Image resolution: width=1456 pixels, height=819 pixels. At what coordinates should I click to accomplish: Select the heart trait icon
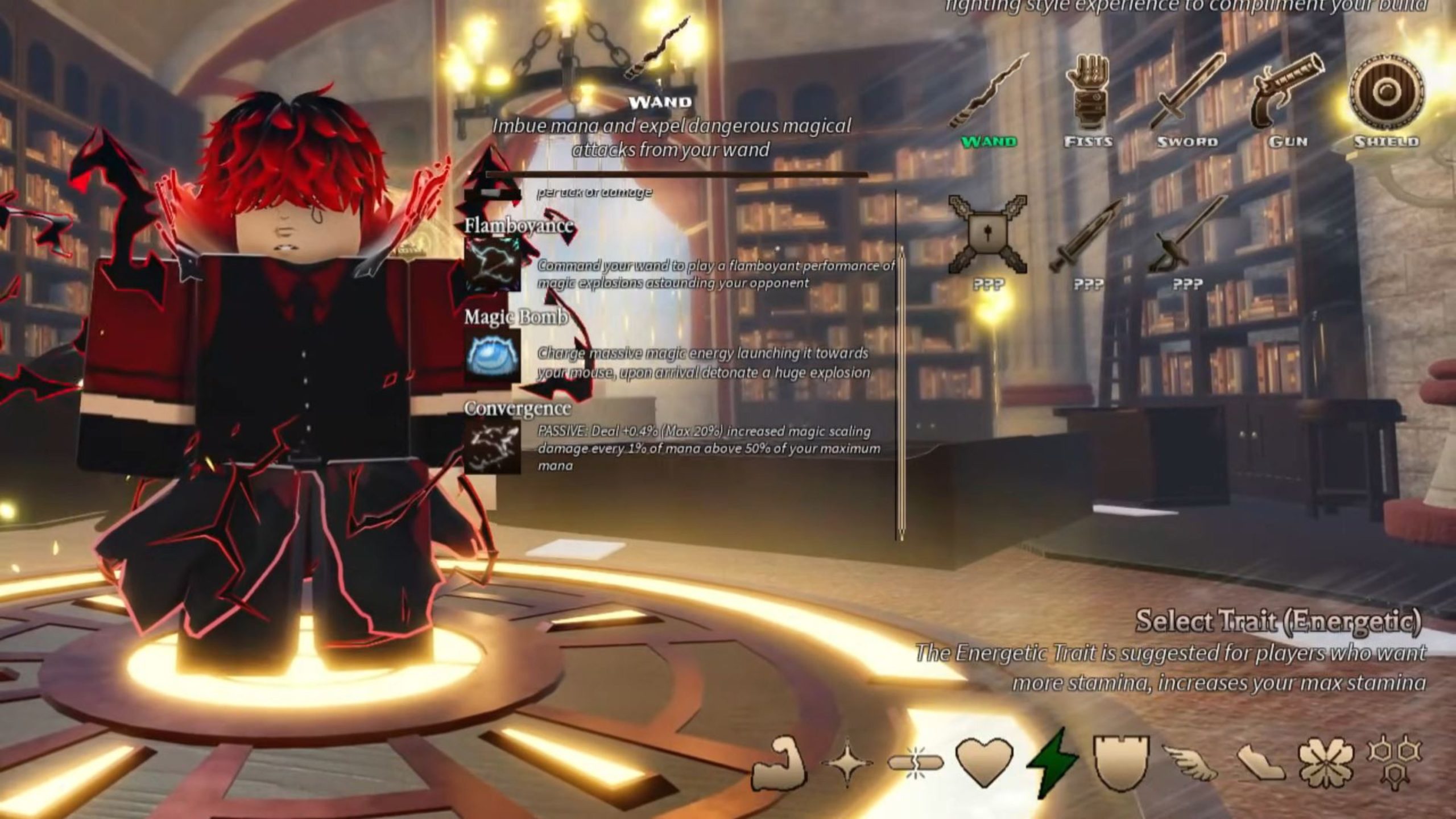tap(984, 762)
